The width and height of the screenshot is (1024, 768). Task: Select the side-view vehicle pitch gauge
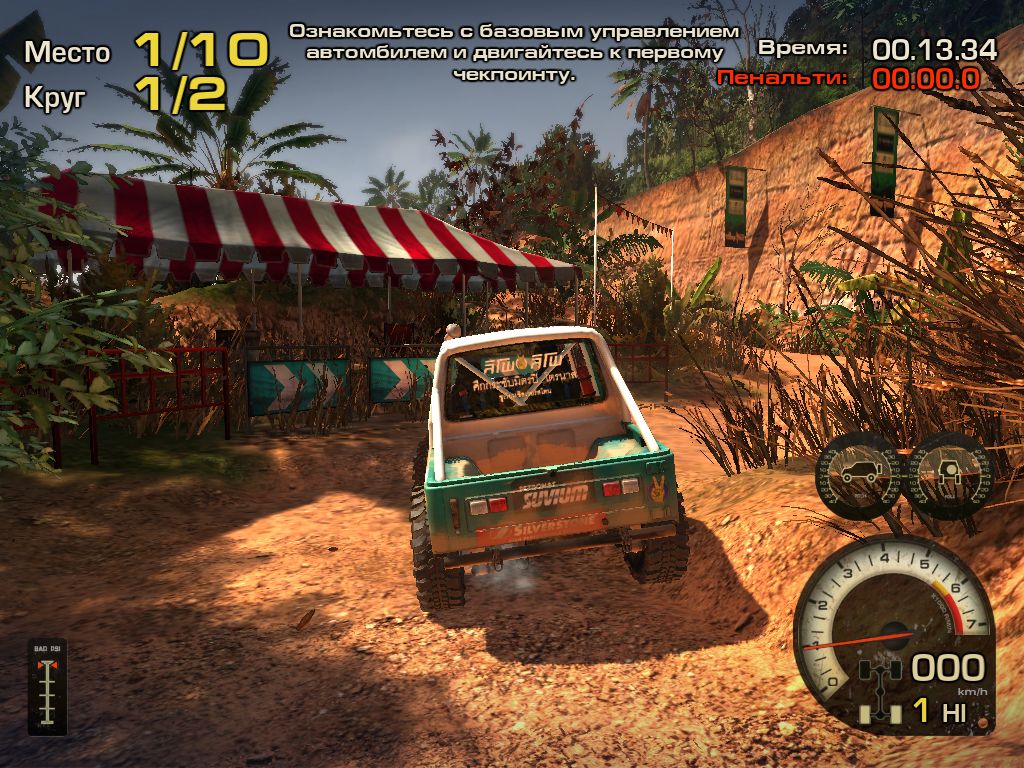coord(859,474)
